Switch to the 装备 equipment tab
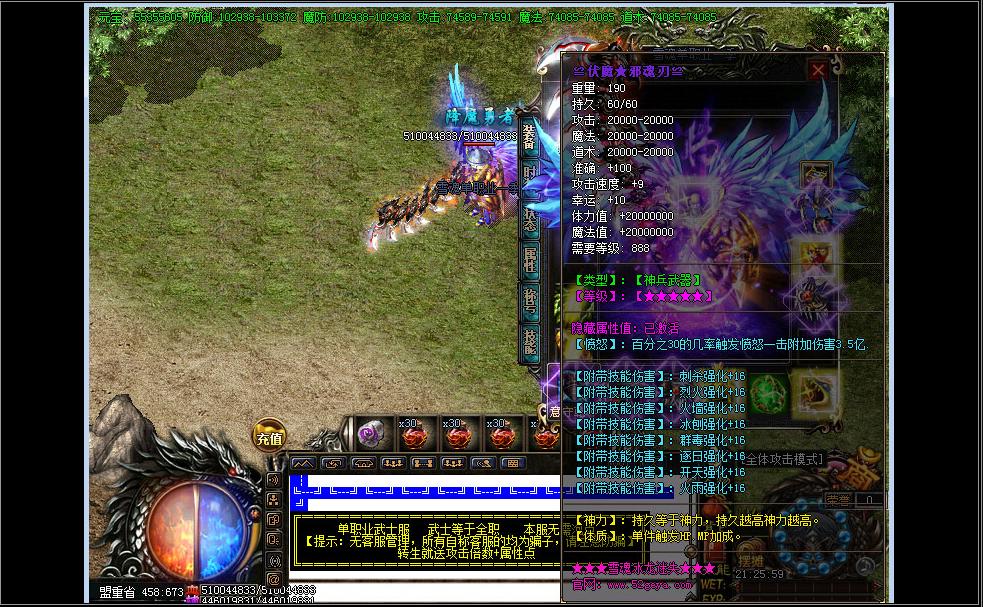This screenshot has width=983, height=607. click(530, 139)
